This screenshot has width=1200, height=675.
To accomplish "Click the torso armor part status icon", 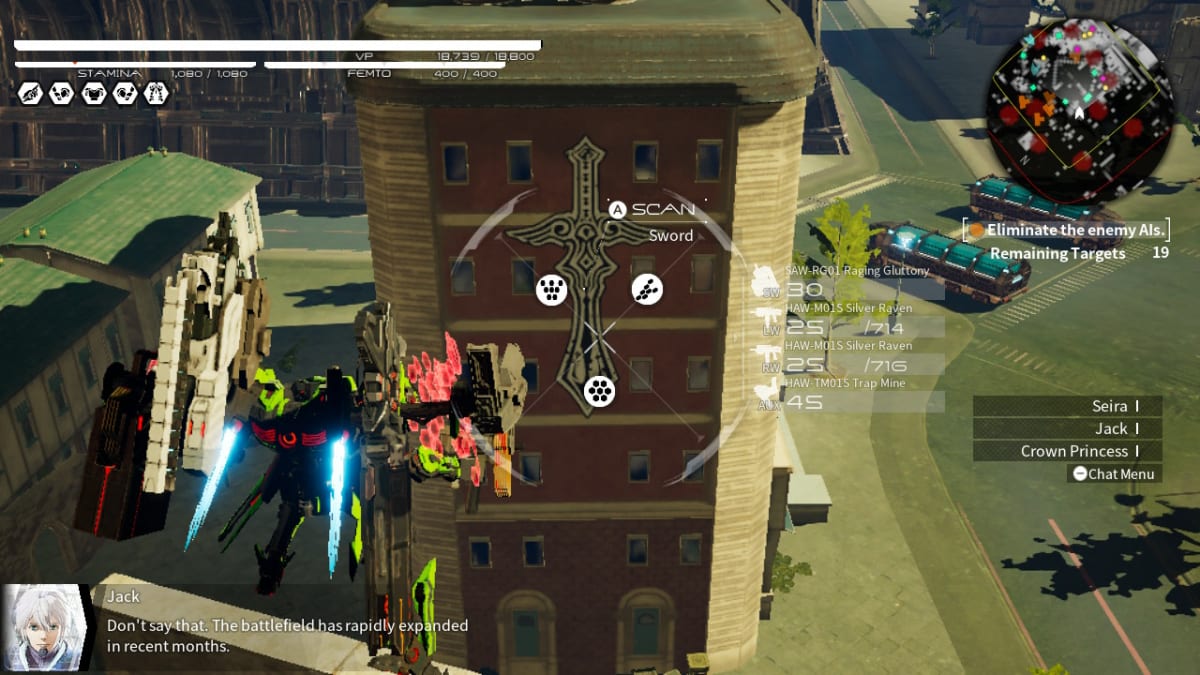I will pyautogui.click(x=93, y=94).
